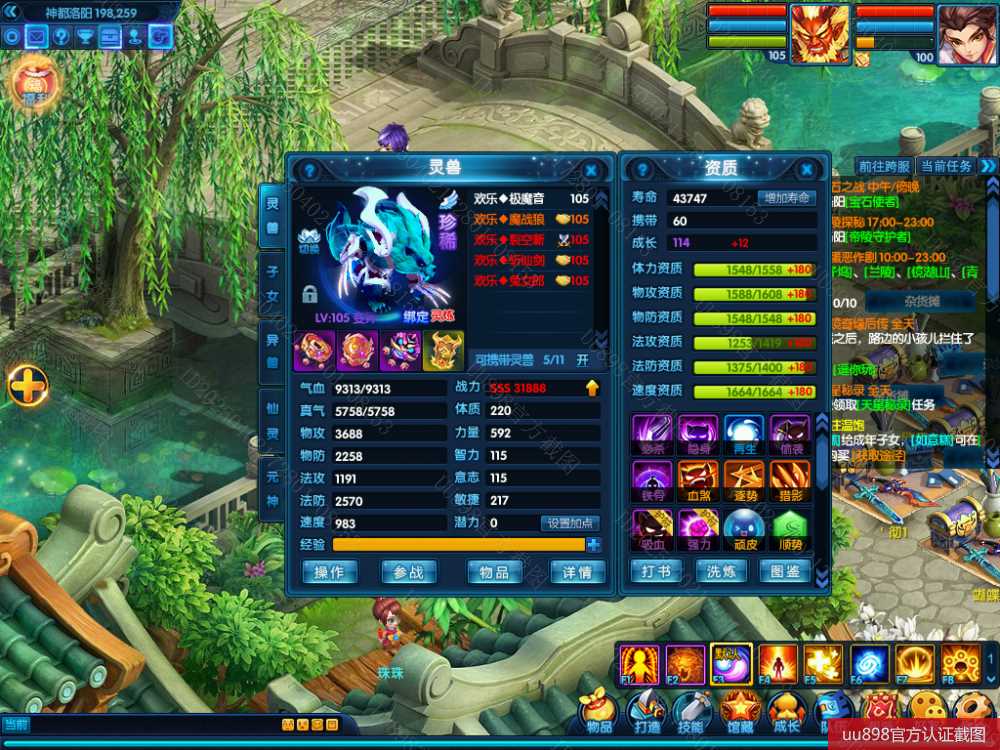This screenshot has height=750, width=1000.
Task: Switch to the 子女 tab
Action: (x=271, y=280)
